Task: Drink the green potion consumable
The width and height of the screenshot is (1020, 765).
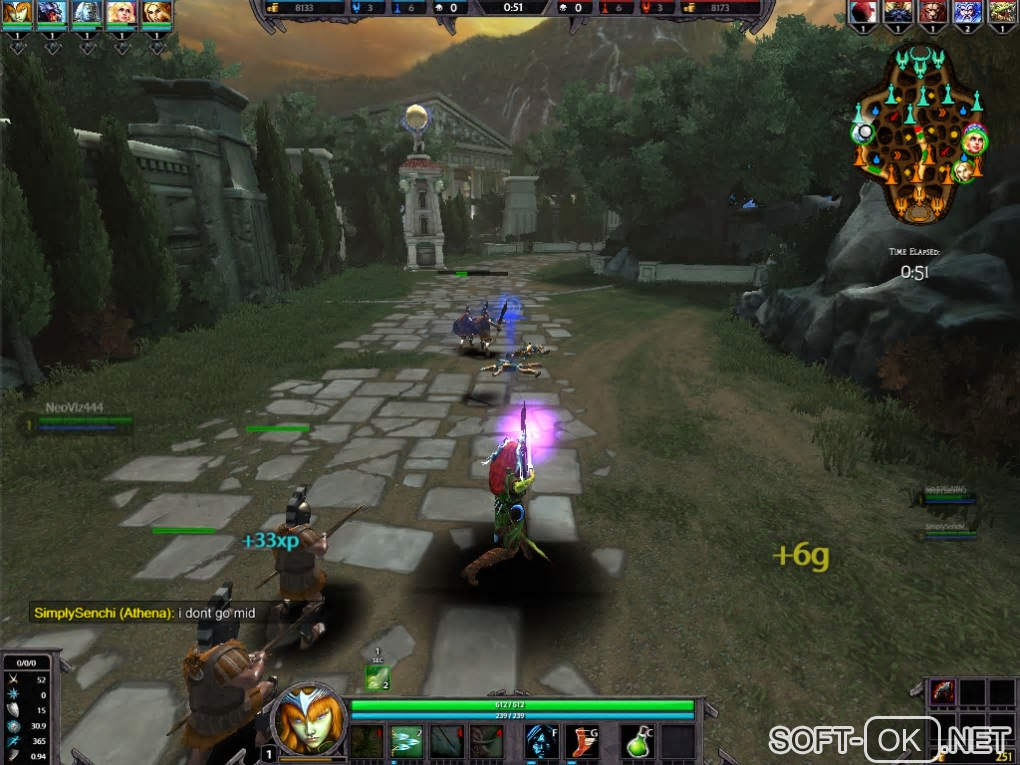Action: tap(640, 741)
